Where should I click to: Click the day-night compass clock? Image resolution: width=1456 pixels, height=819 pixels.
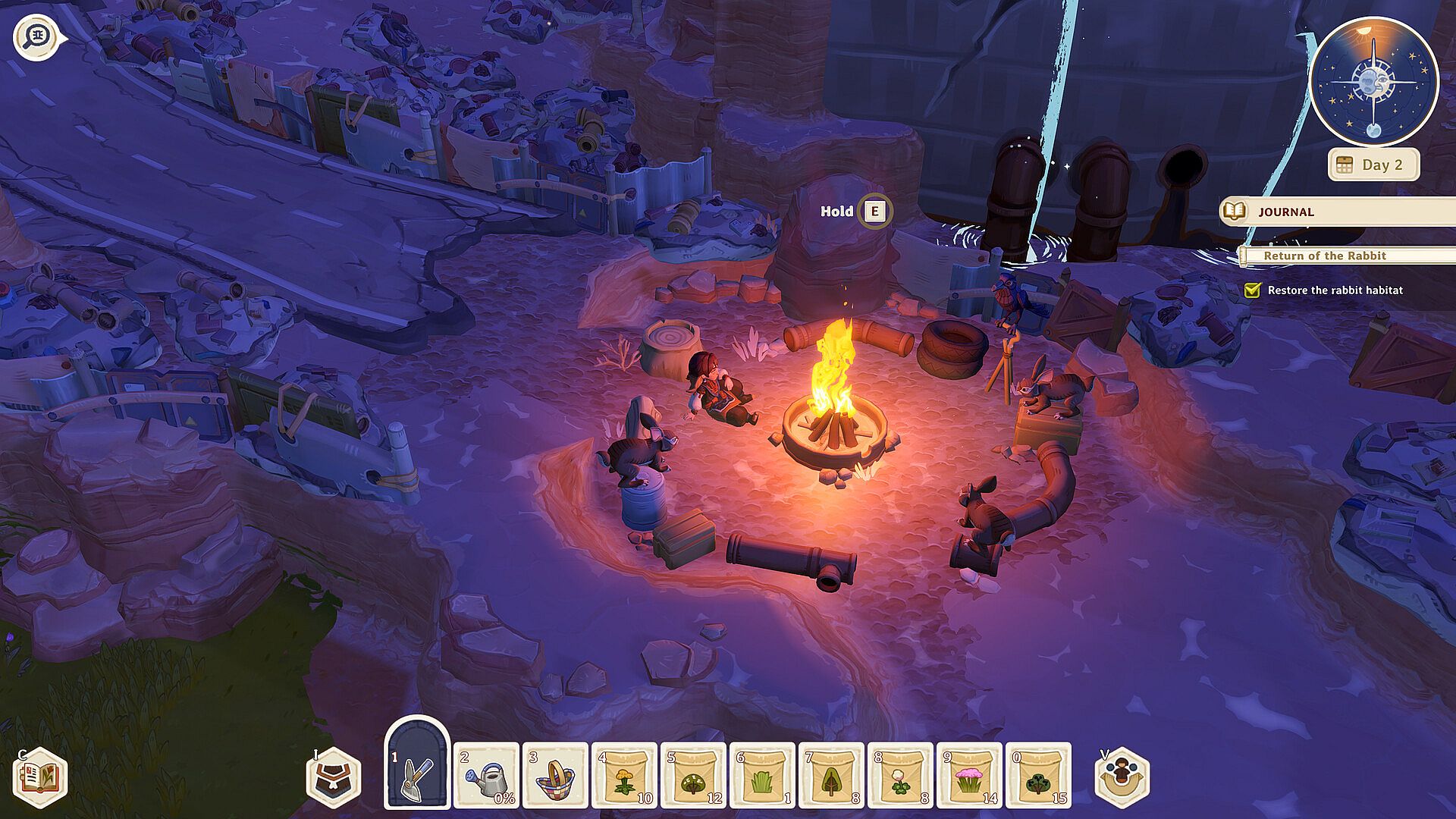pyautogui.click(x=1373, y=82)
